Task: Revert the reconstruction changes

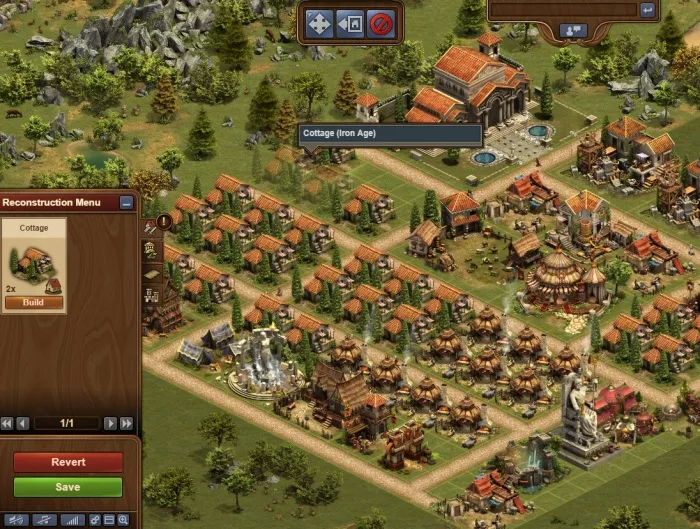Action: (68, 462)
